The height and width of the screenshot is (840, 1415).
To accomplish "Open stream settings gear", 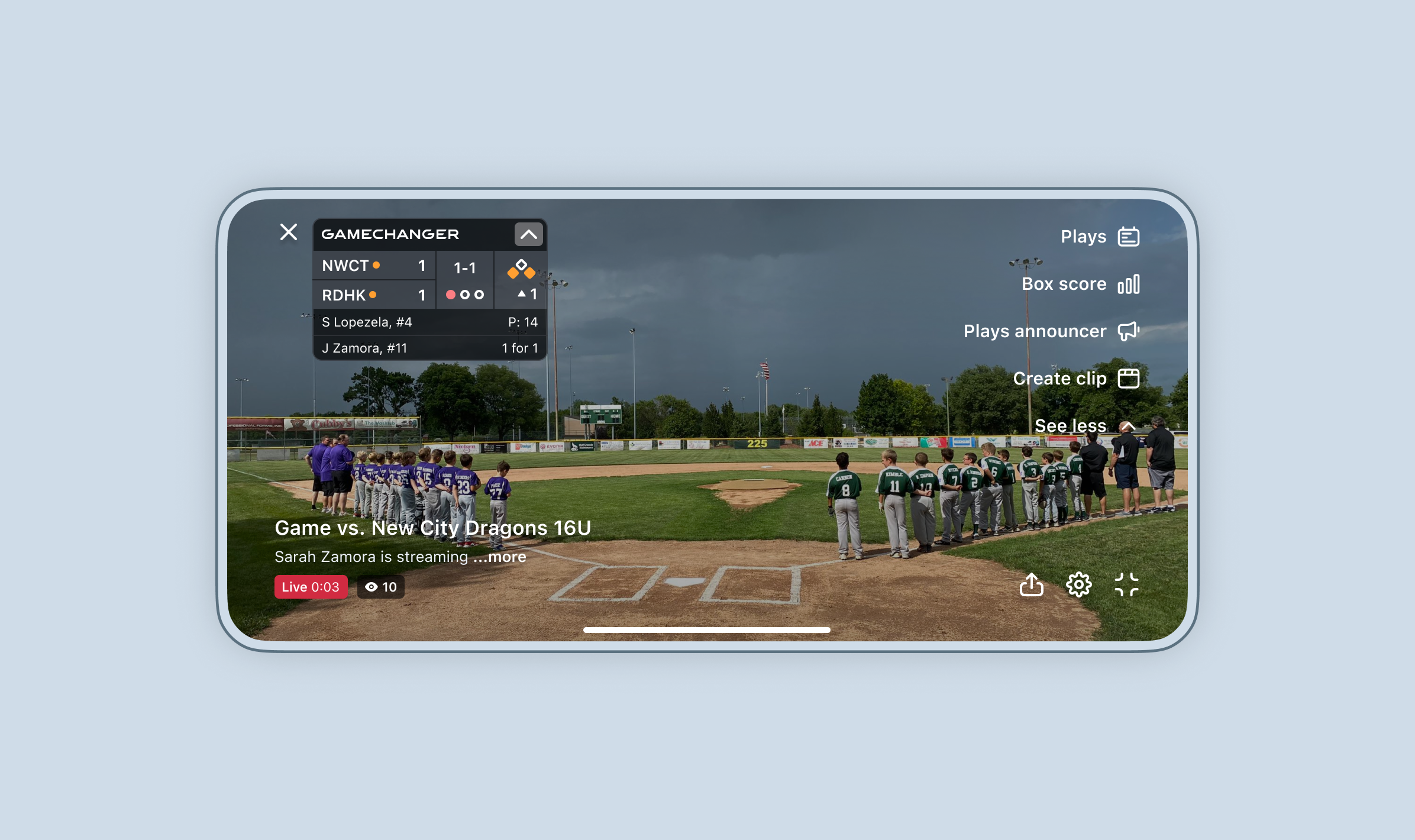I will point(1079,584).
